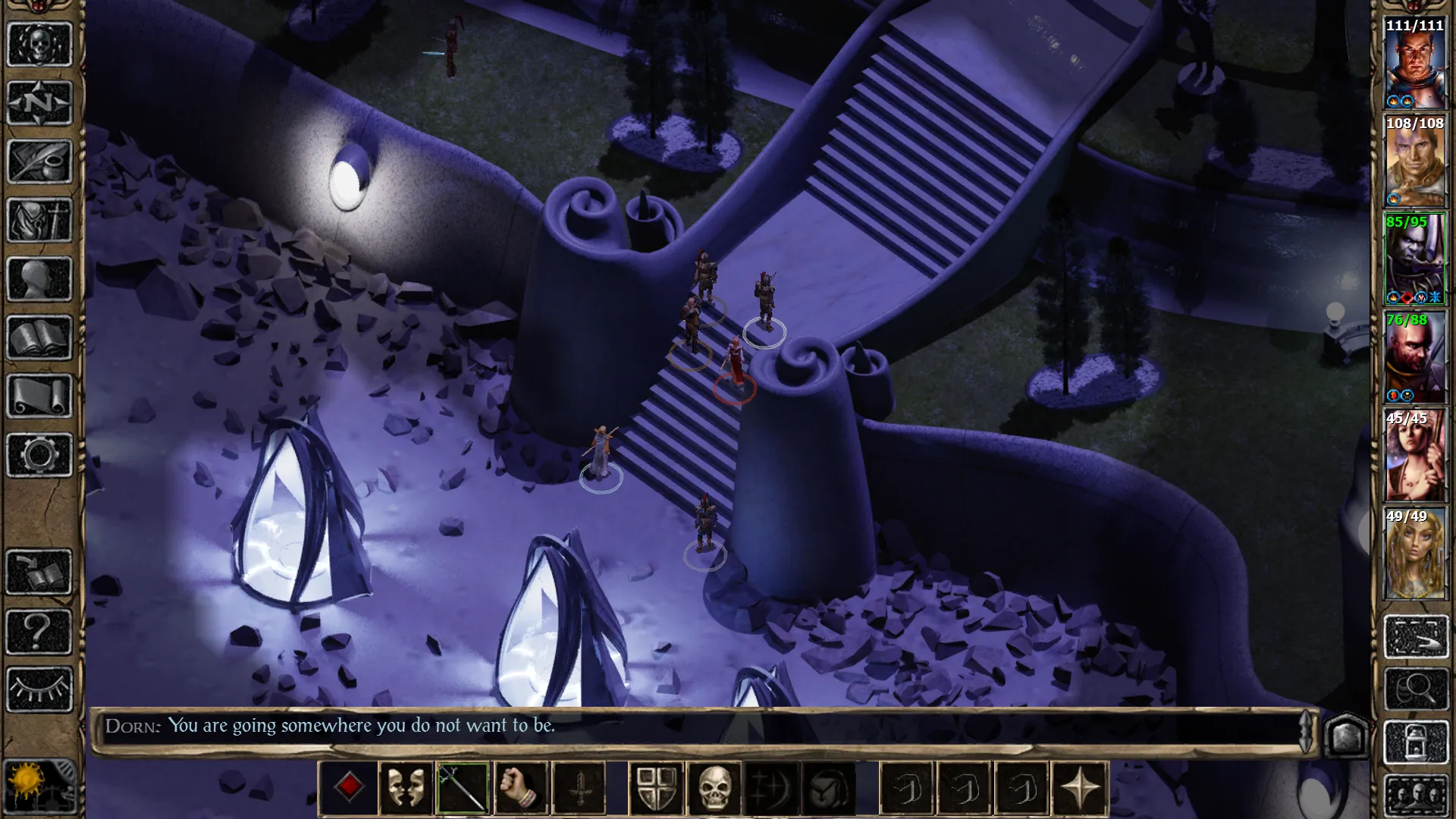
Task: Open the Journal quill-and-inkwell icon
Action: (x=38, y=161)
